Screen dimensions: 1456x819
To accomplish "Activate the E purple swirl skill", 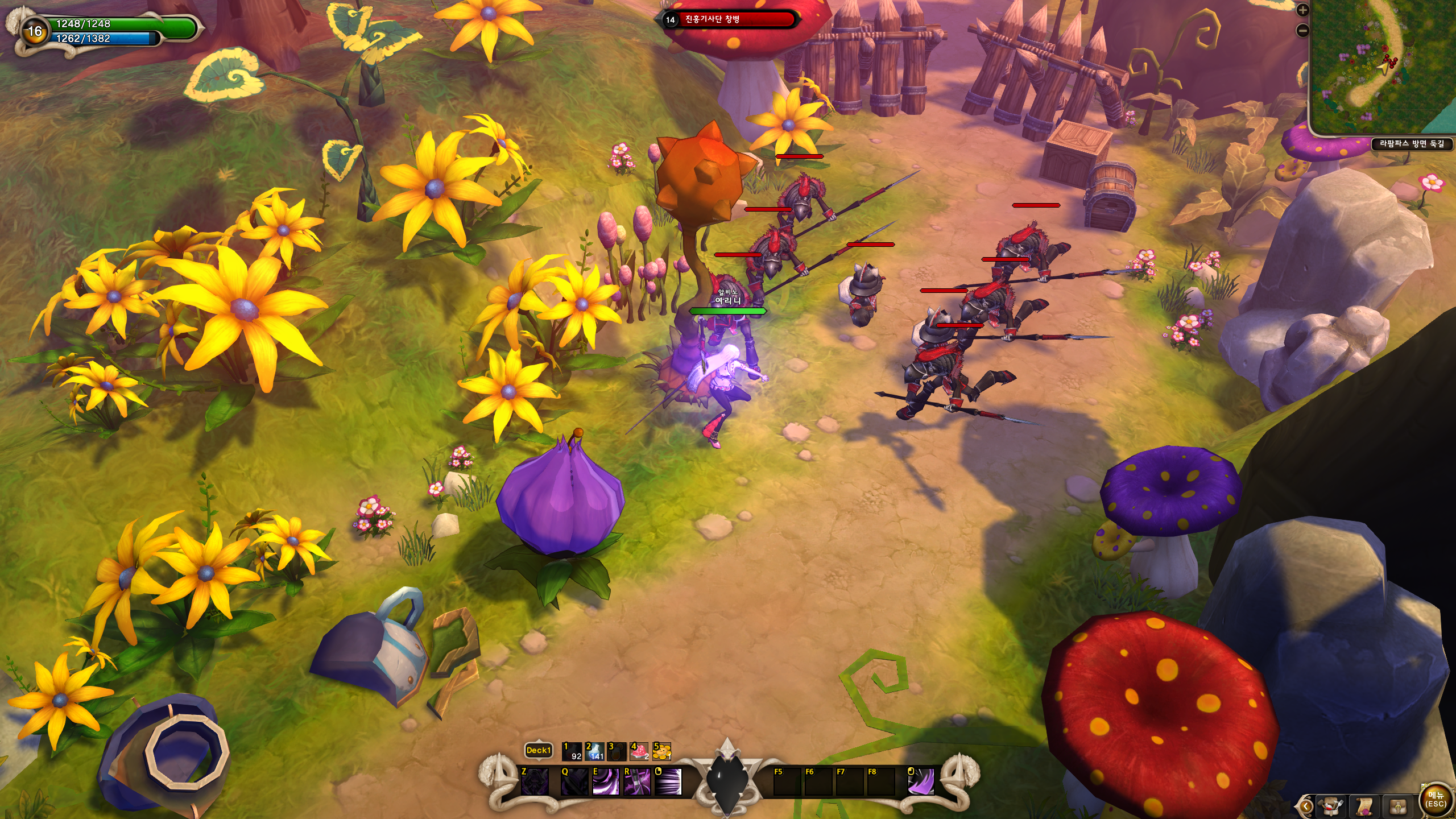I will click(605, 781).
